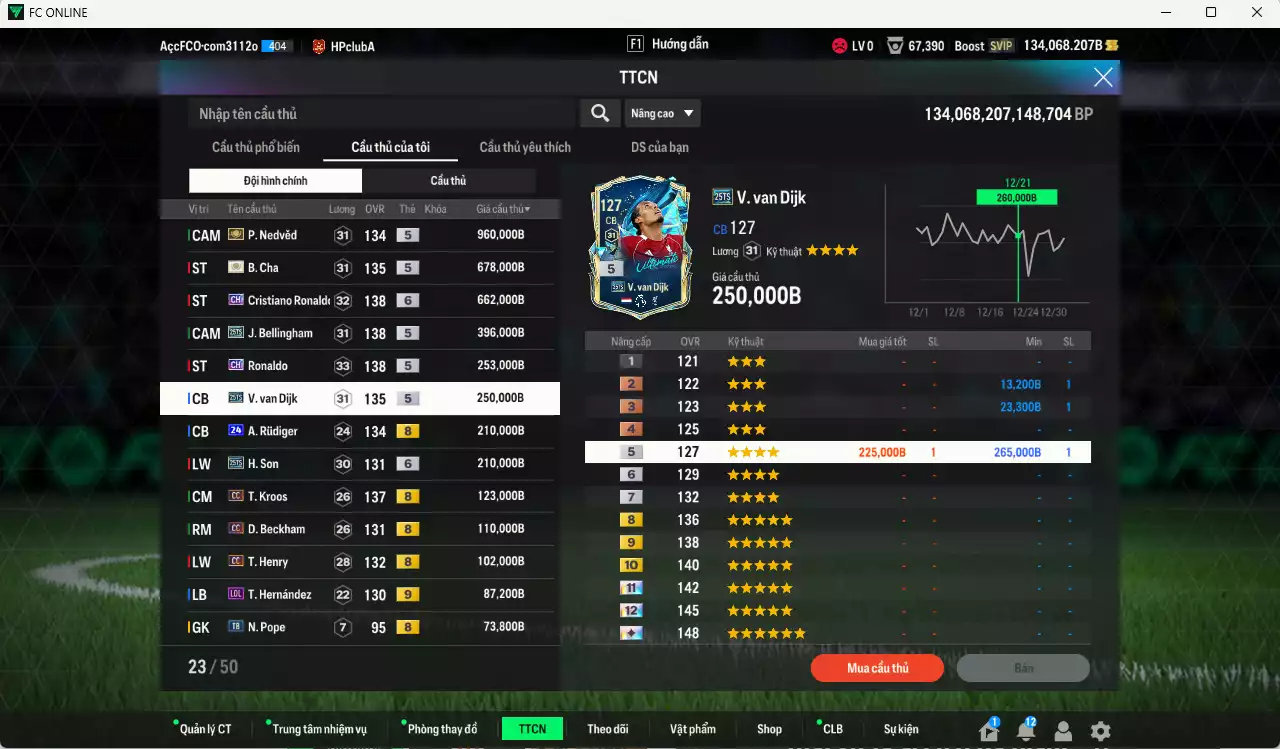Viewport: 1280px width, 749px height.
Task: Open the Shop menu item
Action: tap(769, 728)
